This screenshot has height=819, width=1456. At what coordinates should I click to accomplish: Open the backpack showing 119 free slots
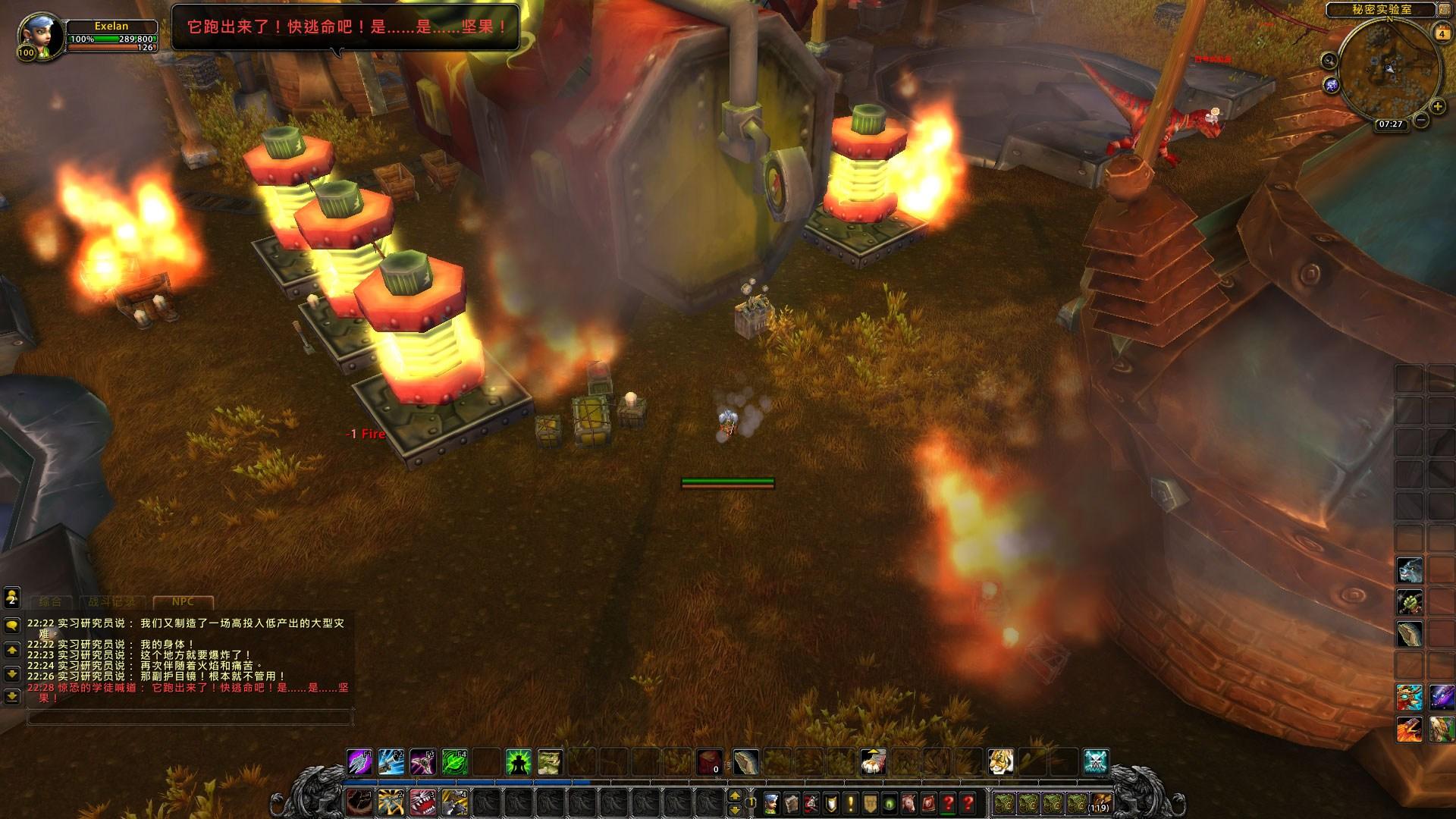(1100, 802)
